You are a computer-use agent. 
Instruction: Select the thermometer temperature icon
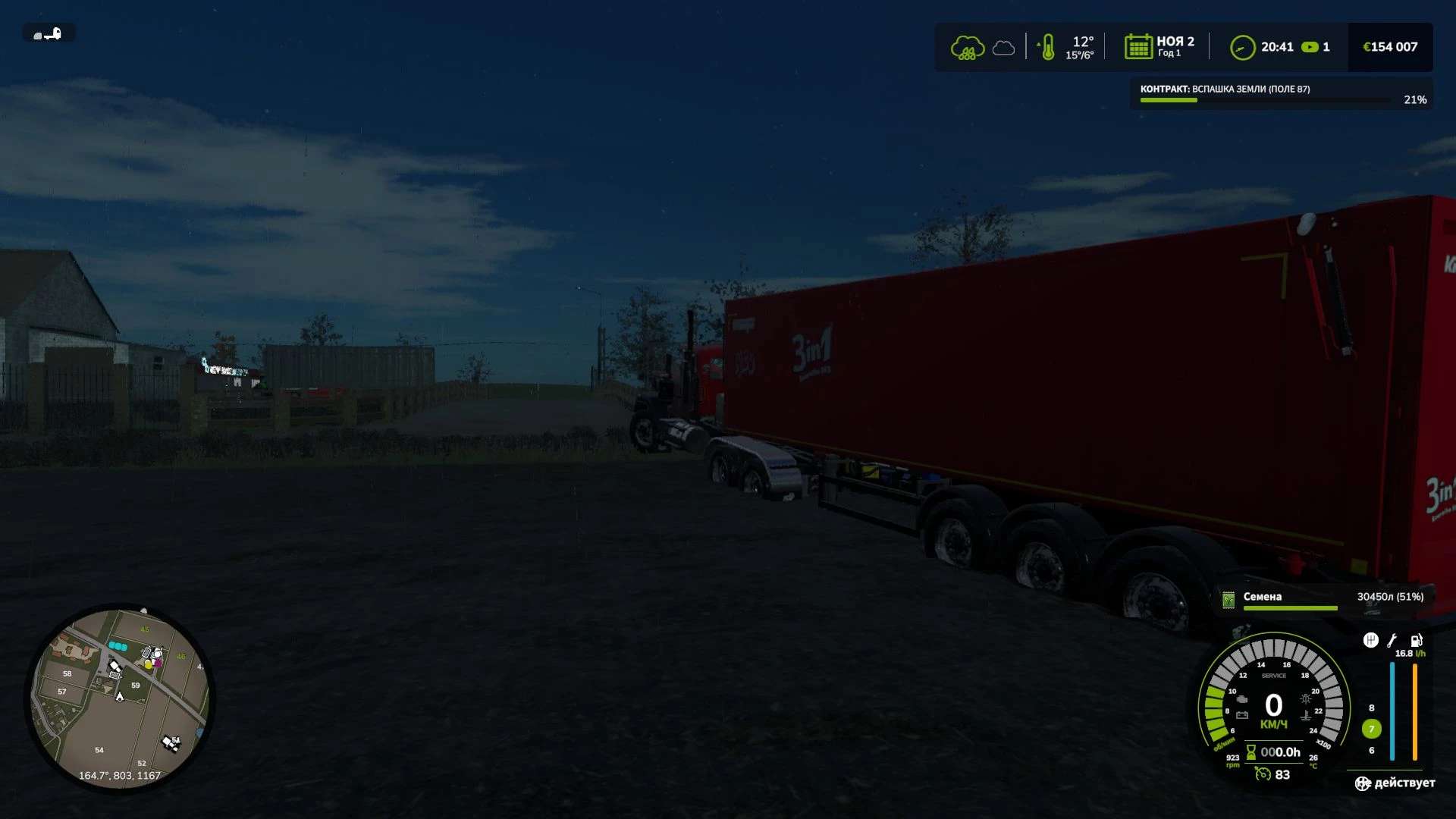coord(1049,46)
